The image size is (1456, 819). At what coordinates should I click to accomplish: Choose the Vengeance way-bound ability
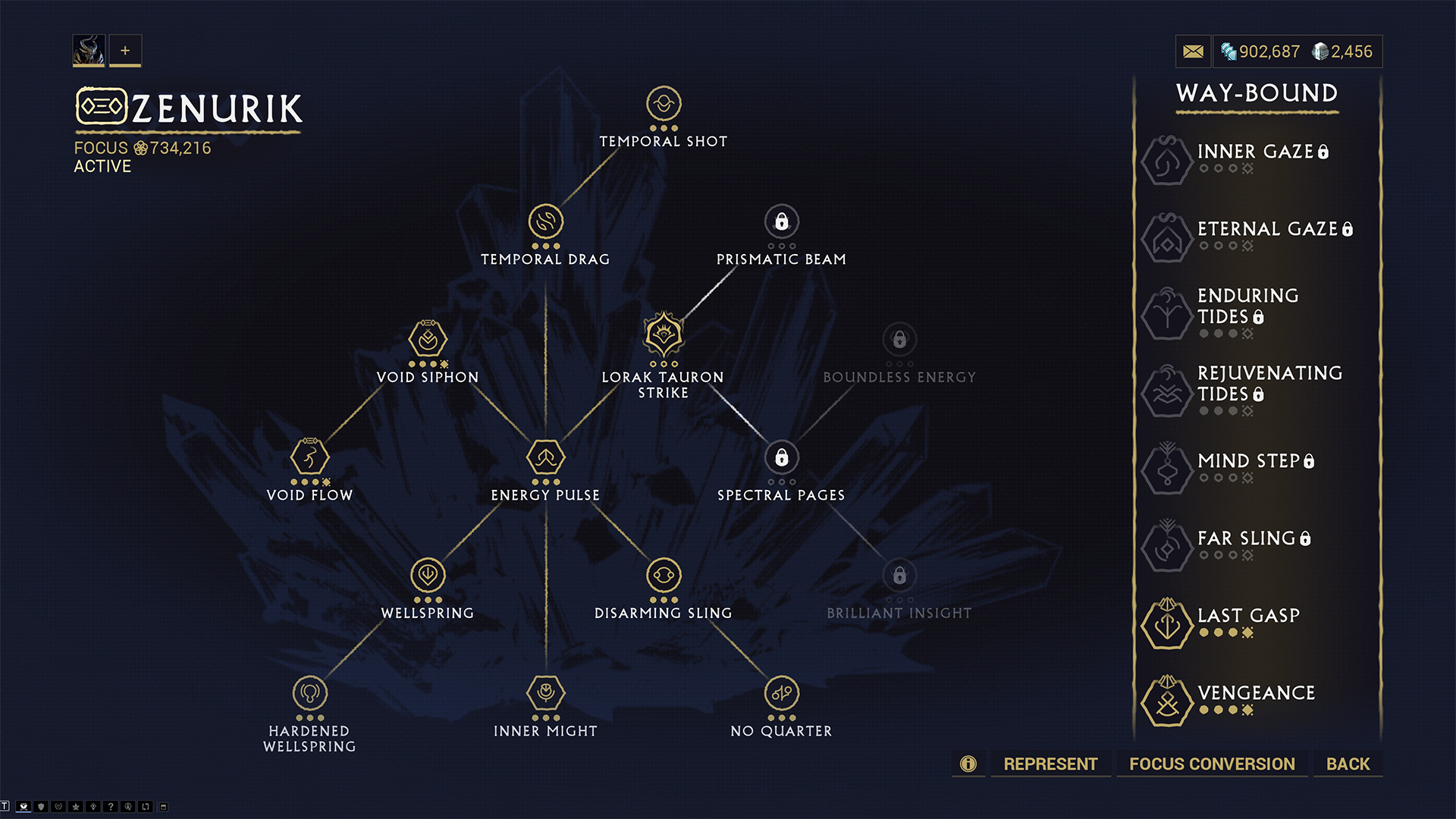1168,701
